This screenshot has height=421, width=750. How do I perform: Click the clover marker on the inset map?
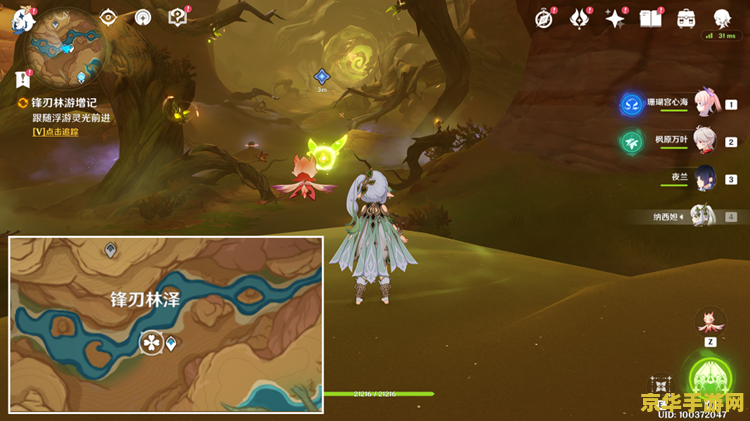(151, 343)
